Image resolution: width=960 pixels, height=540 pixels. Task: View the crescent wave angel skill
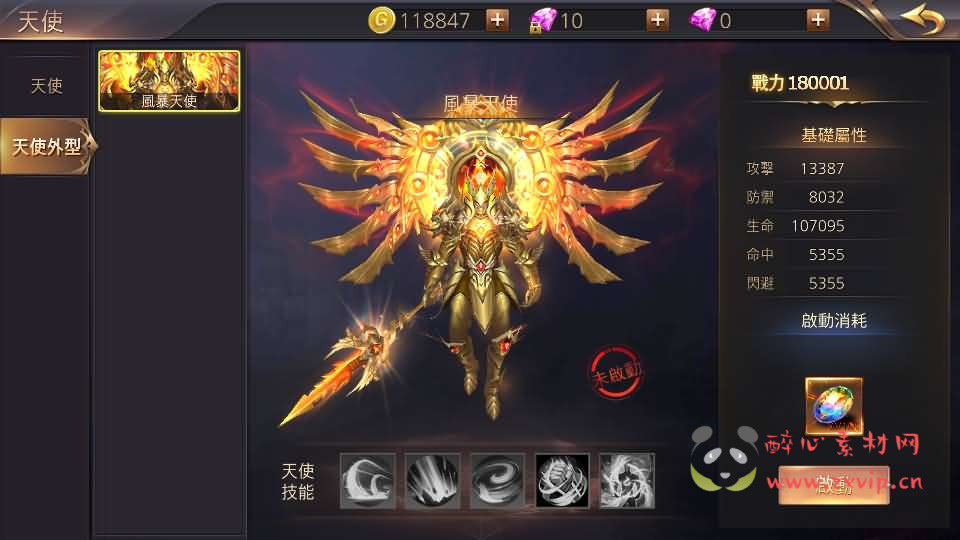pyautogui.click(x=367, y=481)
